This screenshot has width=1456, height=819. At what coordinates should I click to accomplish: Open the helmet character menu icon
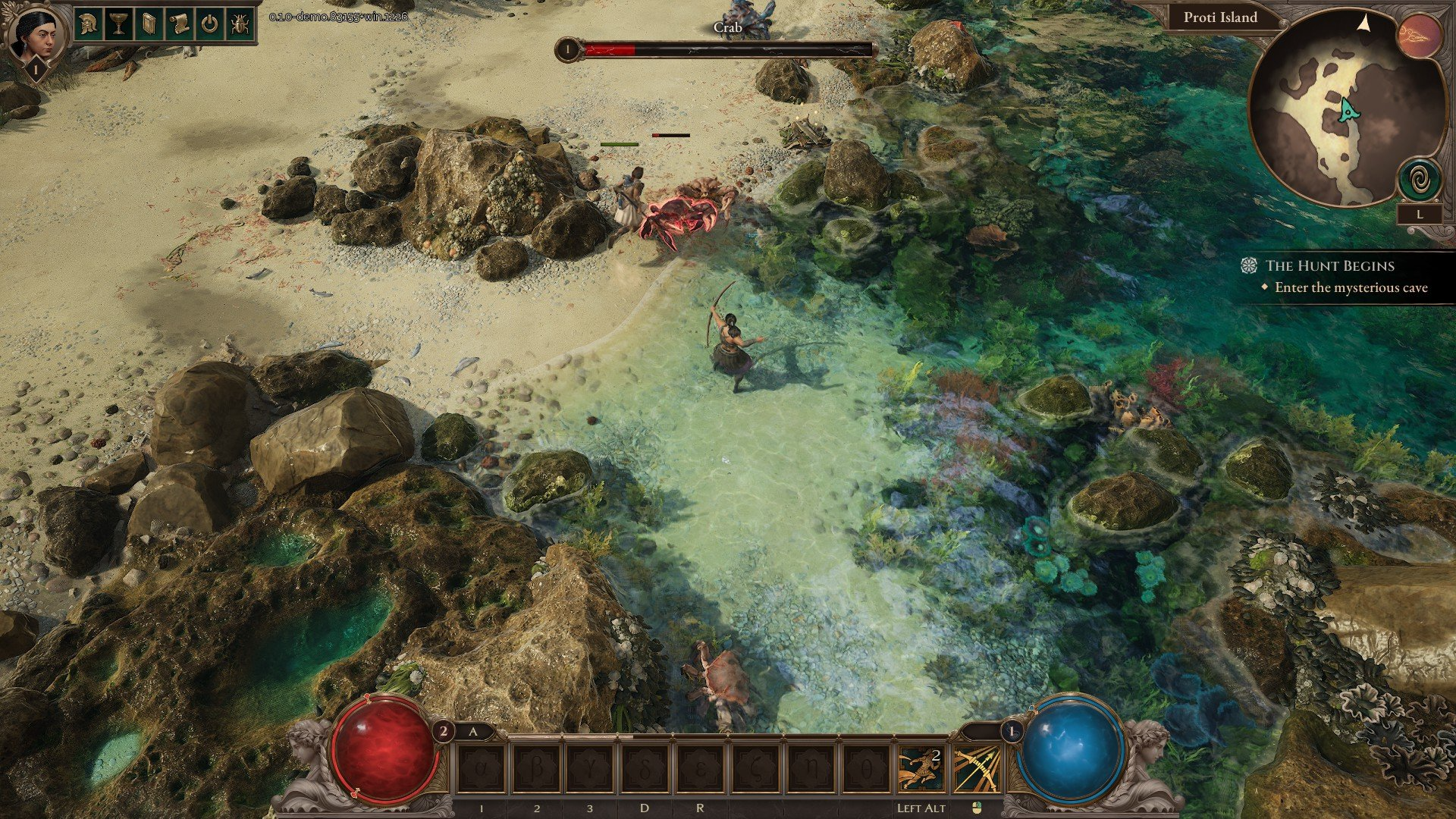(89, 24)
